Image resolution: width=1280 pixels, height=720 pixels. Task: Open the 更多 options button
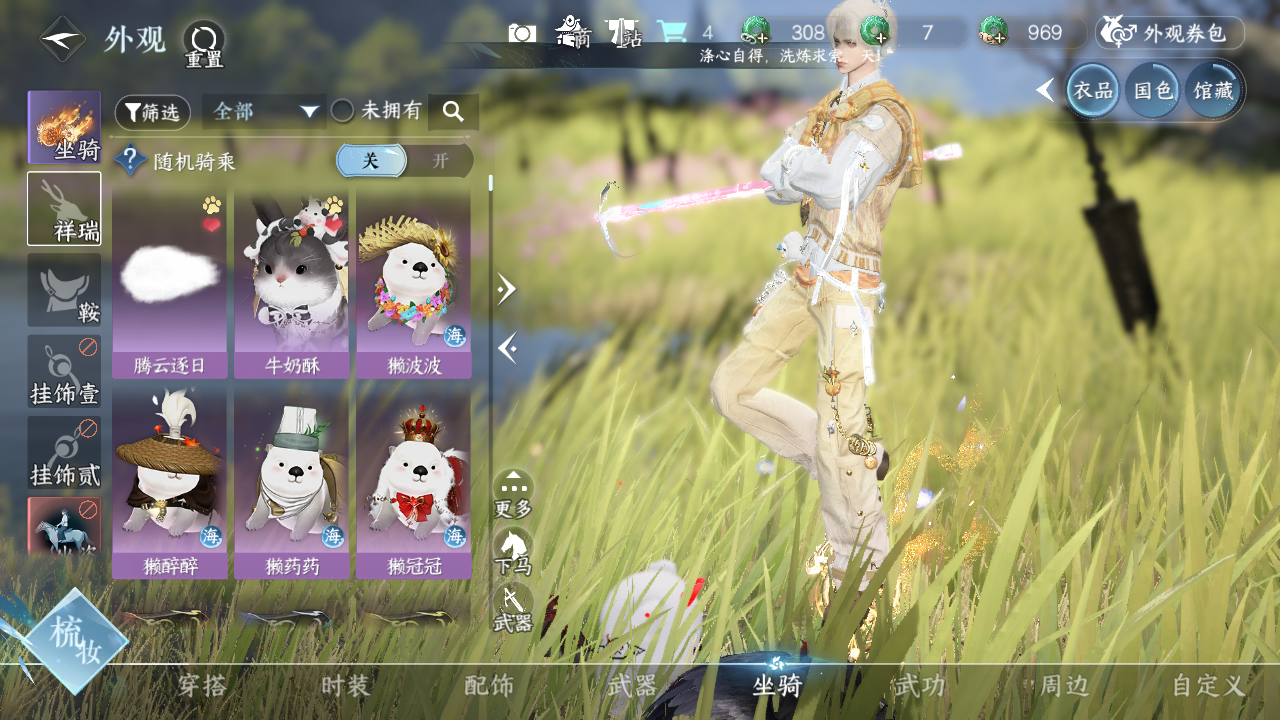pos(513,494)
